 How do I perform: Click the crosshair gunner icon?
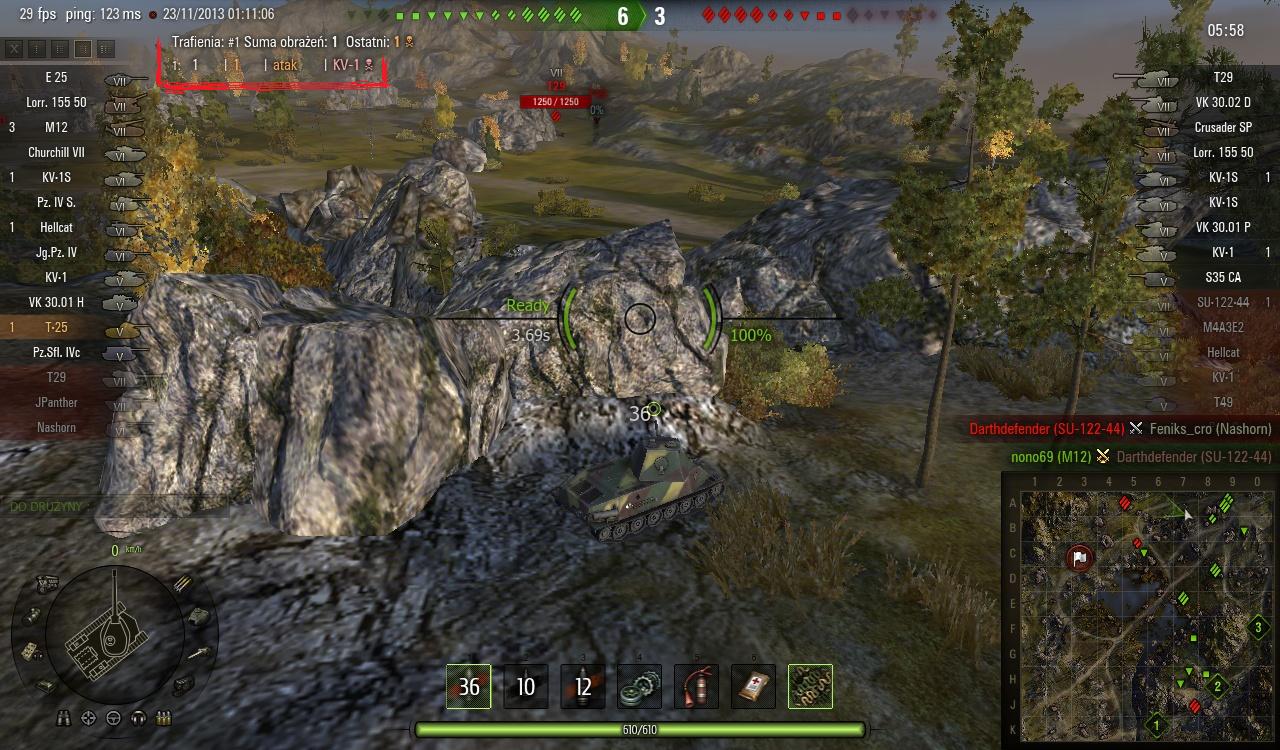pyautogui.click(x=89, y=717)
